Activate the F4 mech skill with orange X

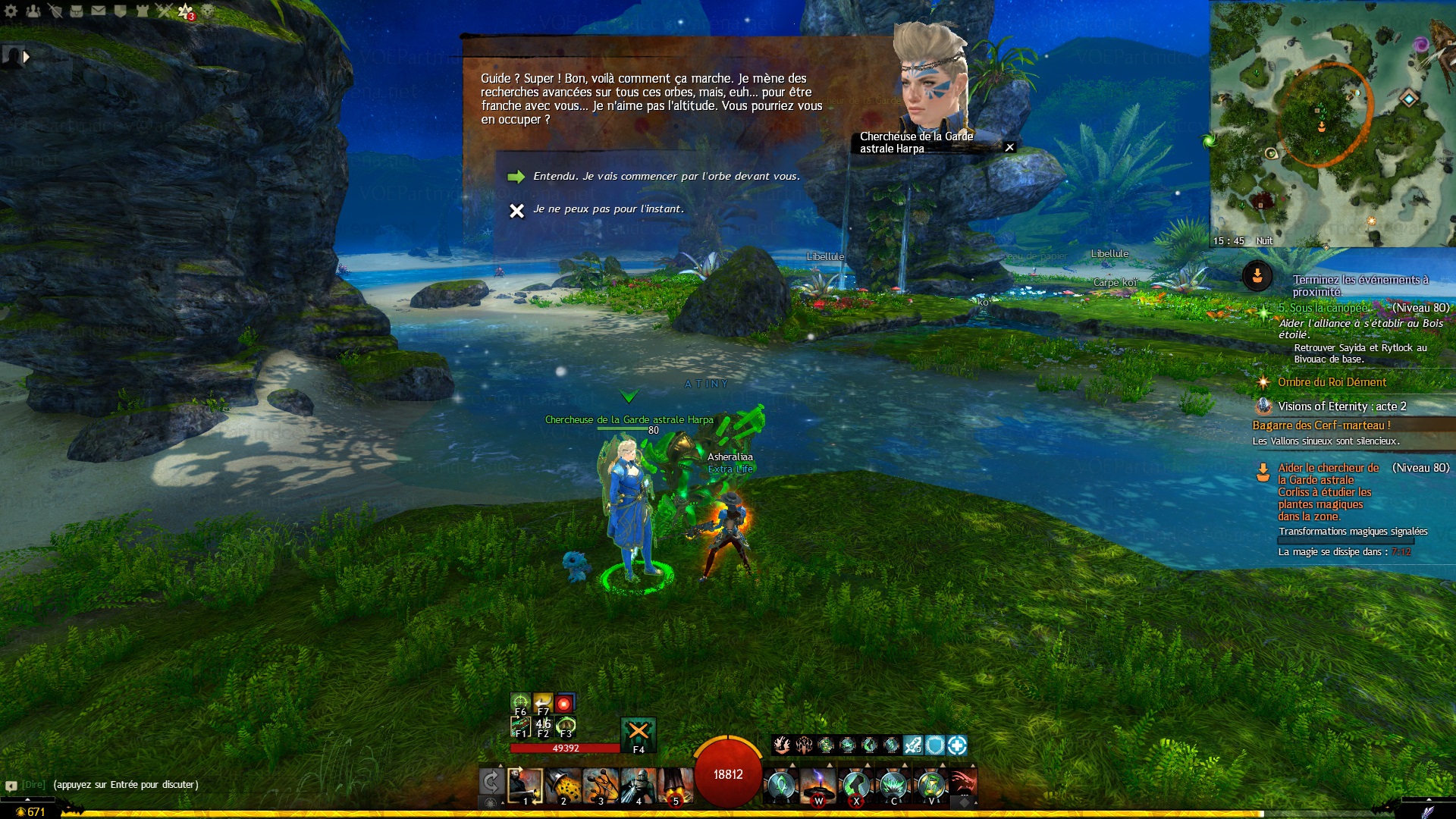pos(639,733)
